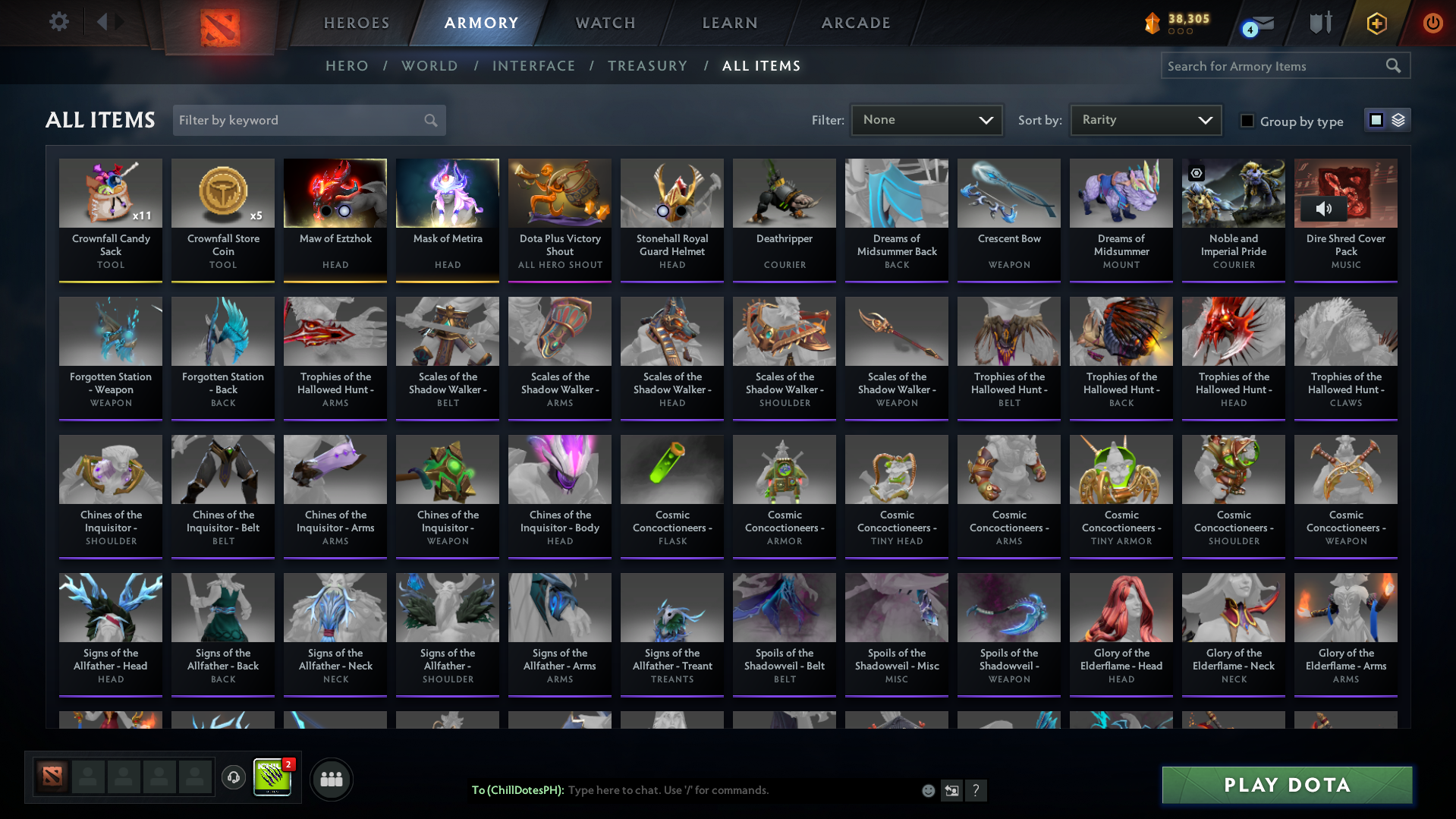The image size is (1456, 819).
Task: Open the emoticon picker in the chat bar
Action: pos(927,790)
